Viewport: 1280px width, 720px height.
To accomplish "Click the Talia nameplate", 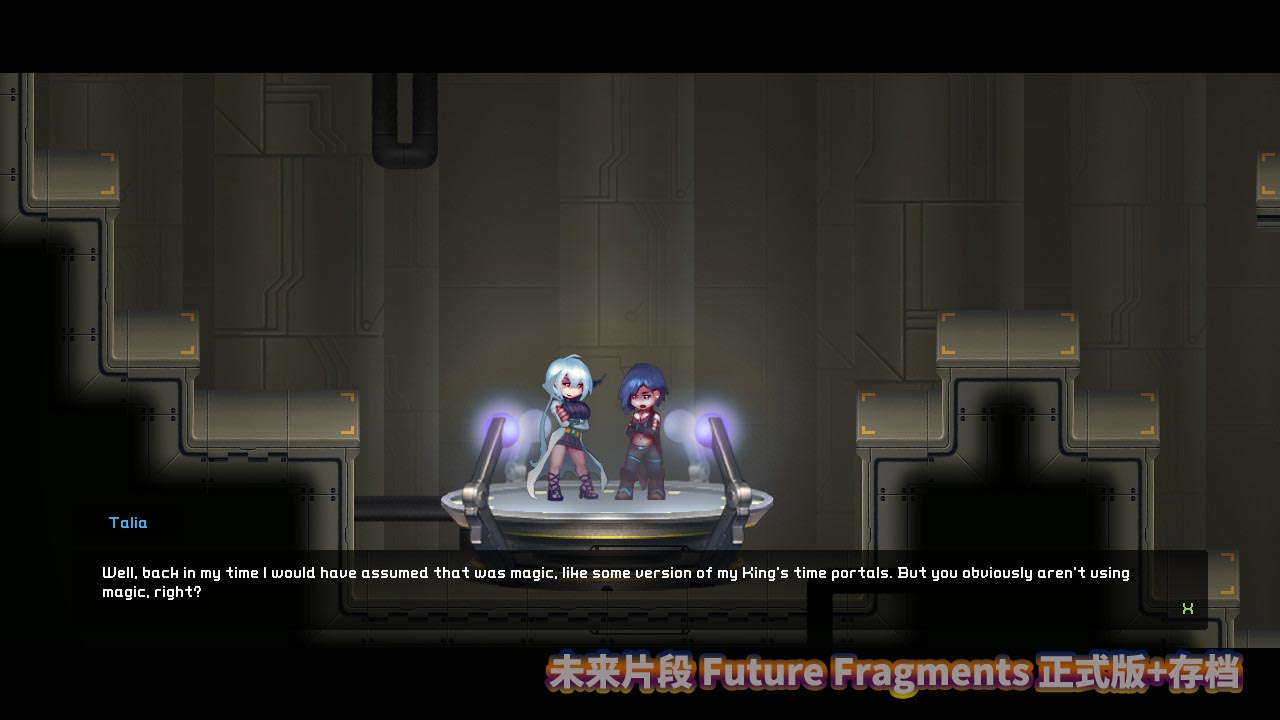I will (x=127, y=522).
